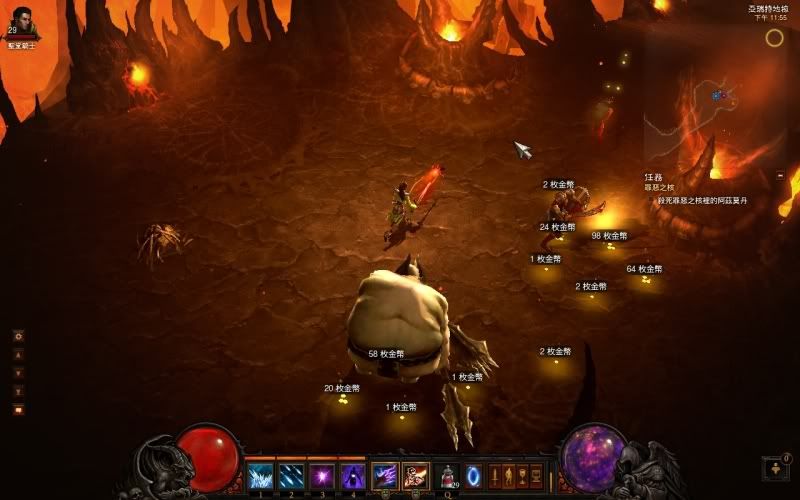Open the achievements chalice button

pos(521,475)
